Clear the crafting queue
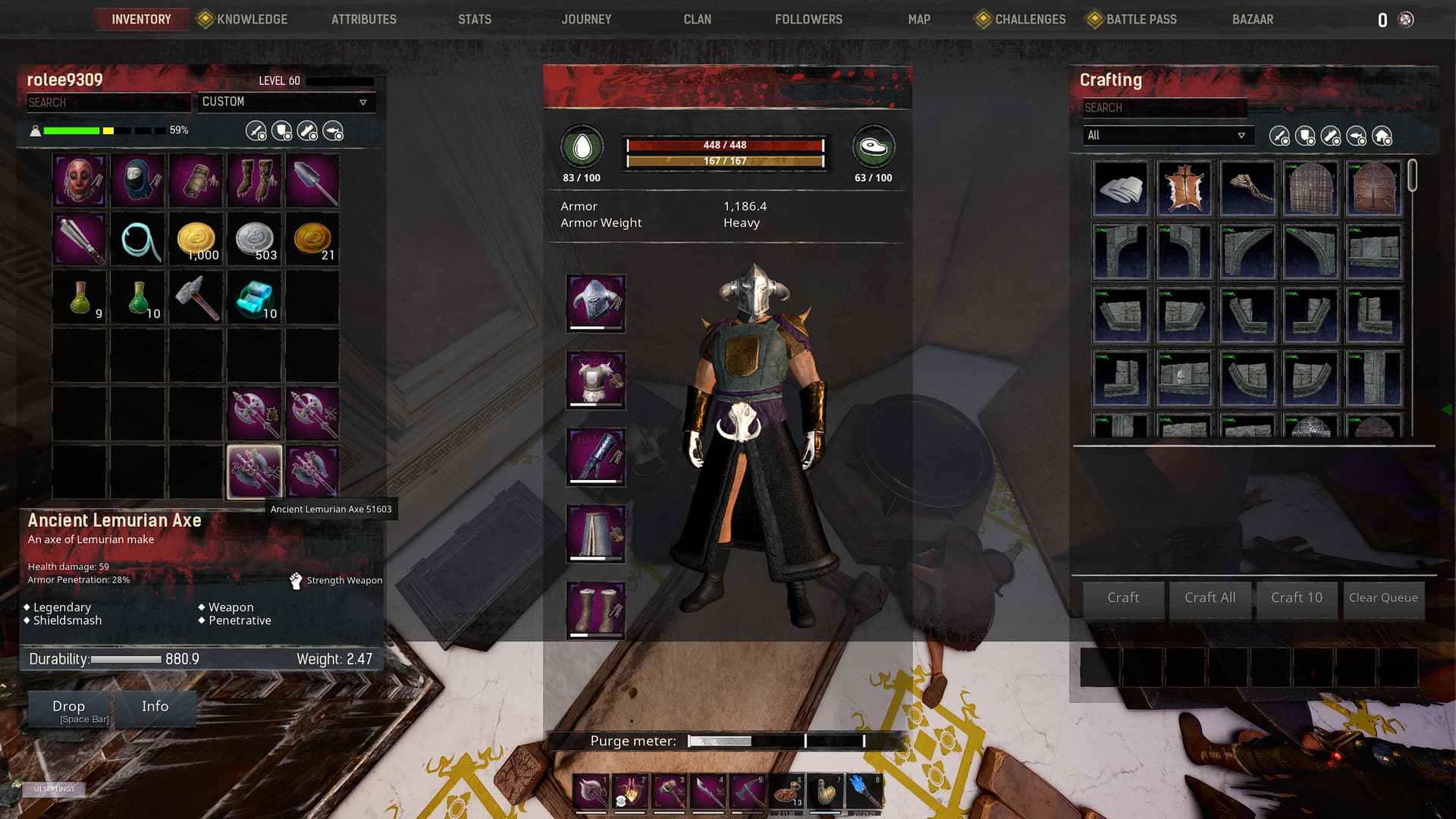The width and height of the screenshot is (1456, 819). (1382, 598)
